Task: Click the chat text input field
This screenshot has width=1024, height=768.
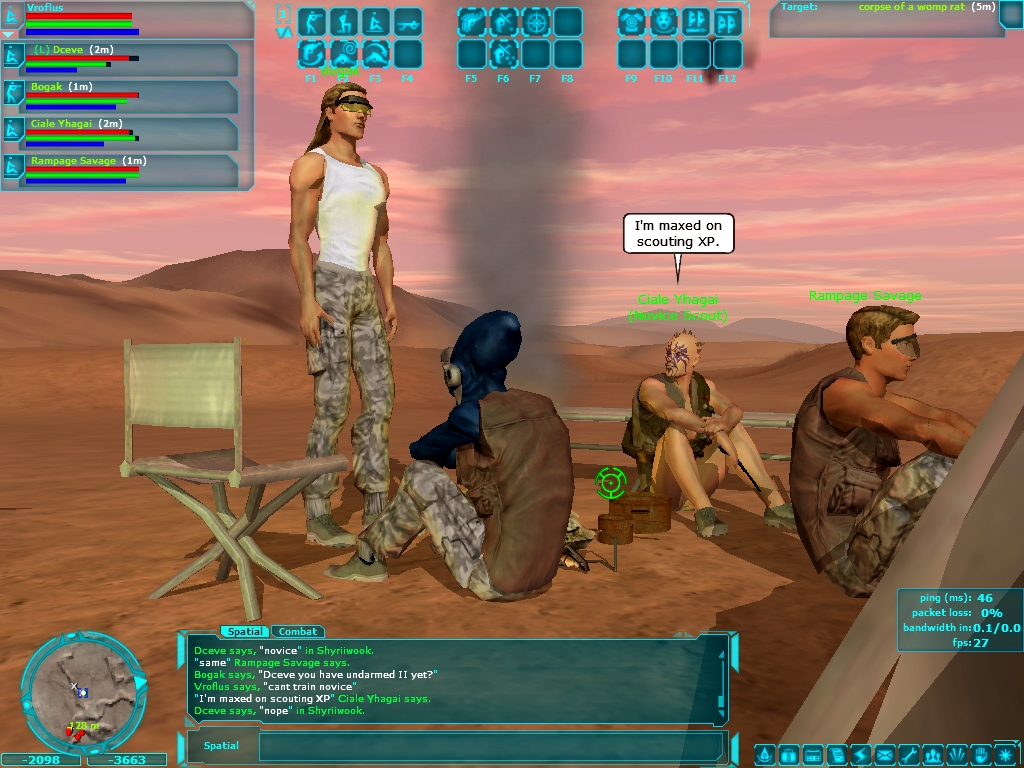Action: pos(490,746)
